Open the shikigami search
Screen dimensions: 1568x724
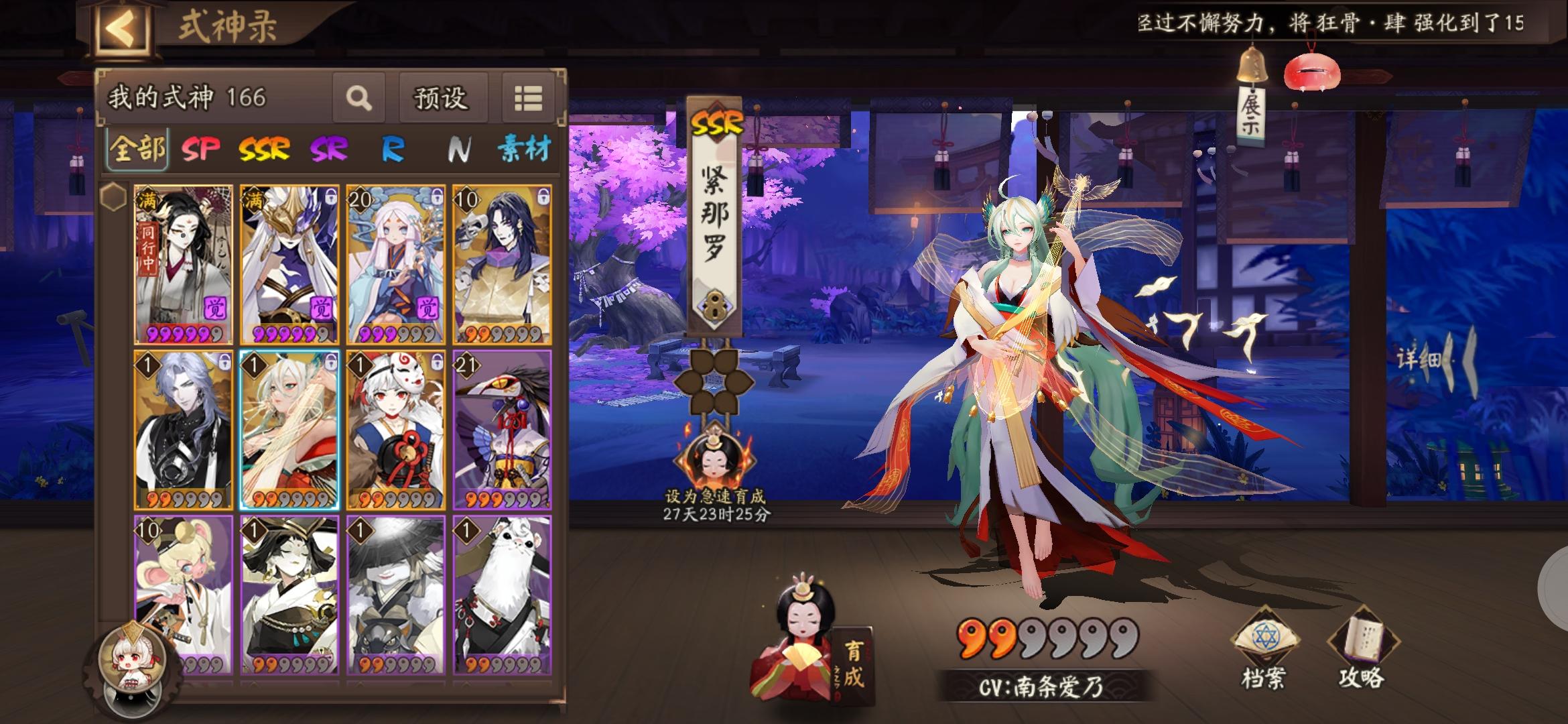click(360, 99)
